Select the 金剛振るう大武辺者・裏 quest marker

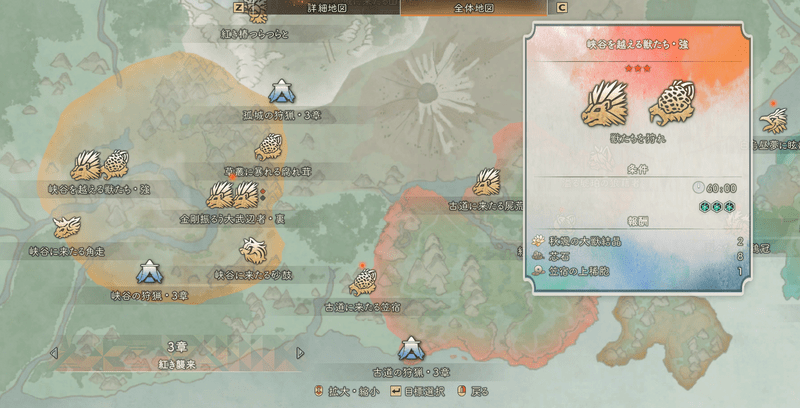click(232, 194)
